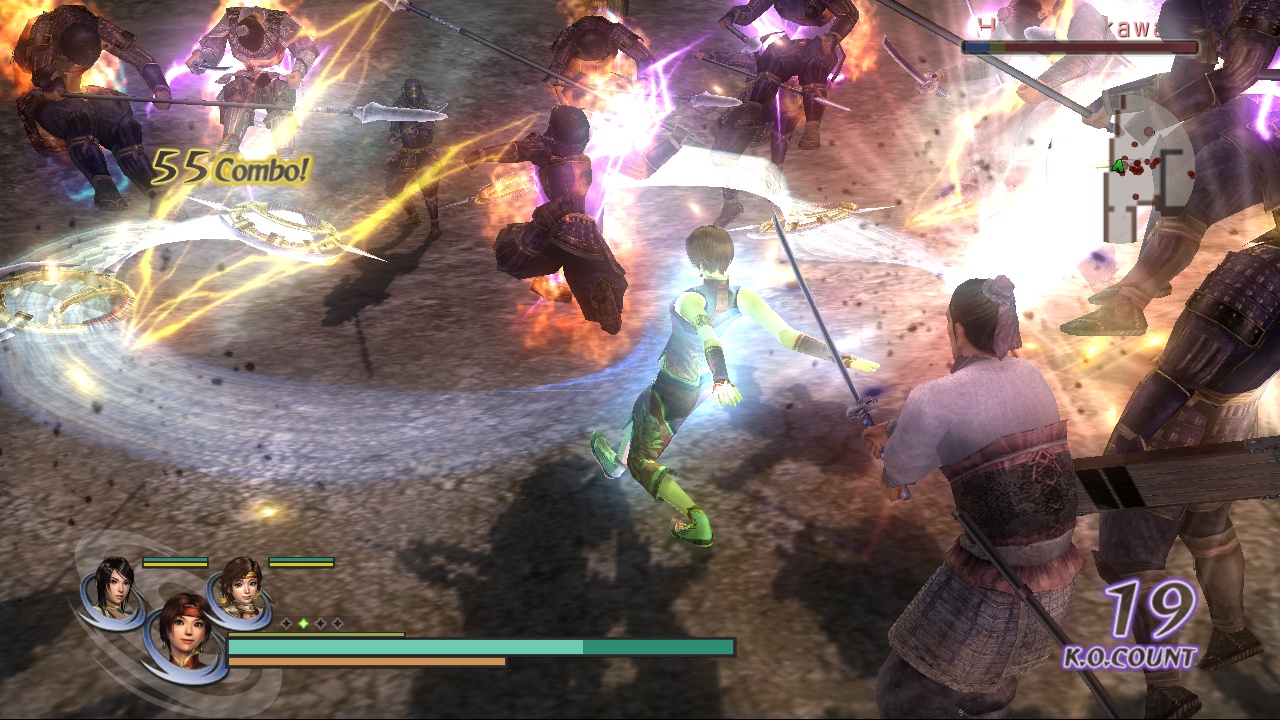Click the blue portion of the enemy health bar
This screenshot has height=720, width=1280.
[977, 46]
